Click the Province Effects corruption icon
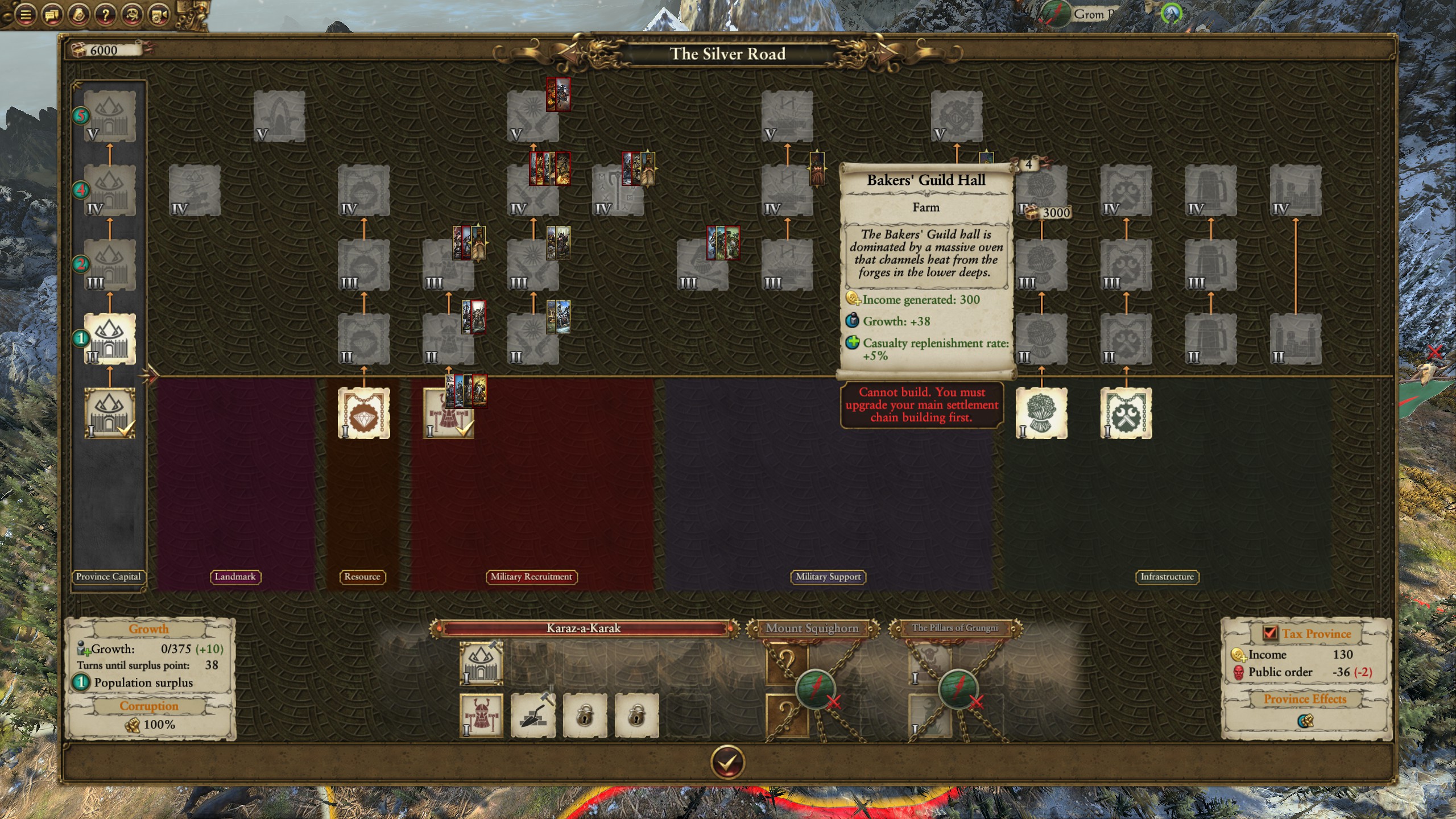Image resolution: width=1456 pixels, height=819 pixels. 1305,721
